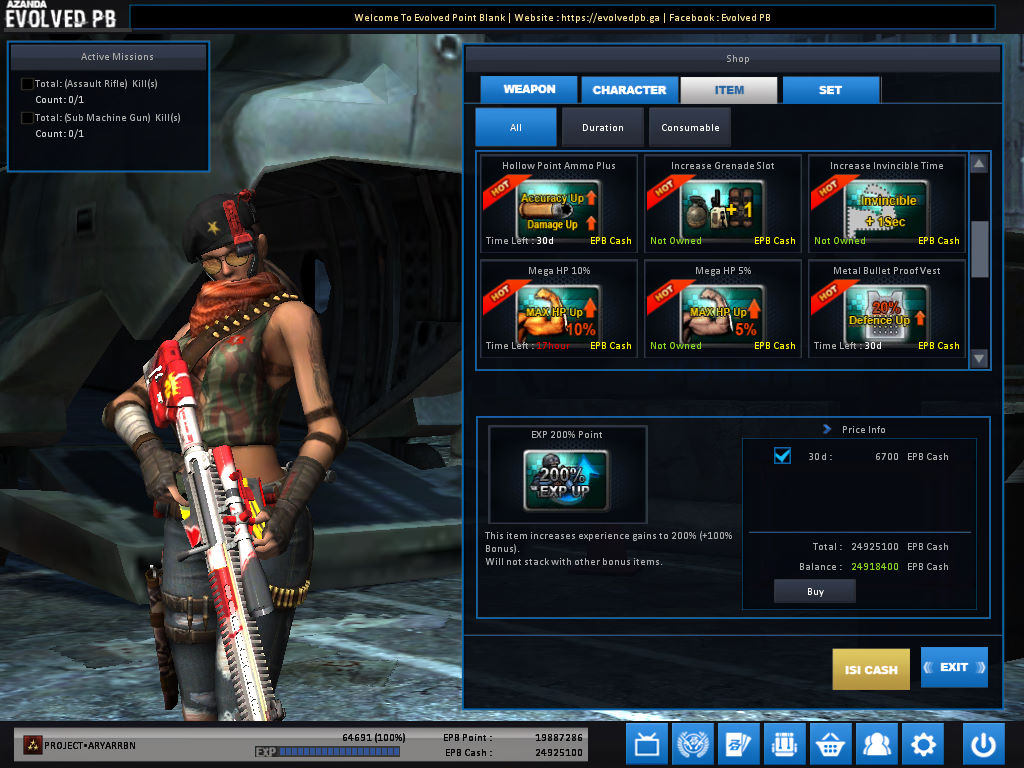Screen dimensions: 1024x768
Task: Click the power quit icon
Action: click(984, 745)
